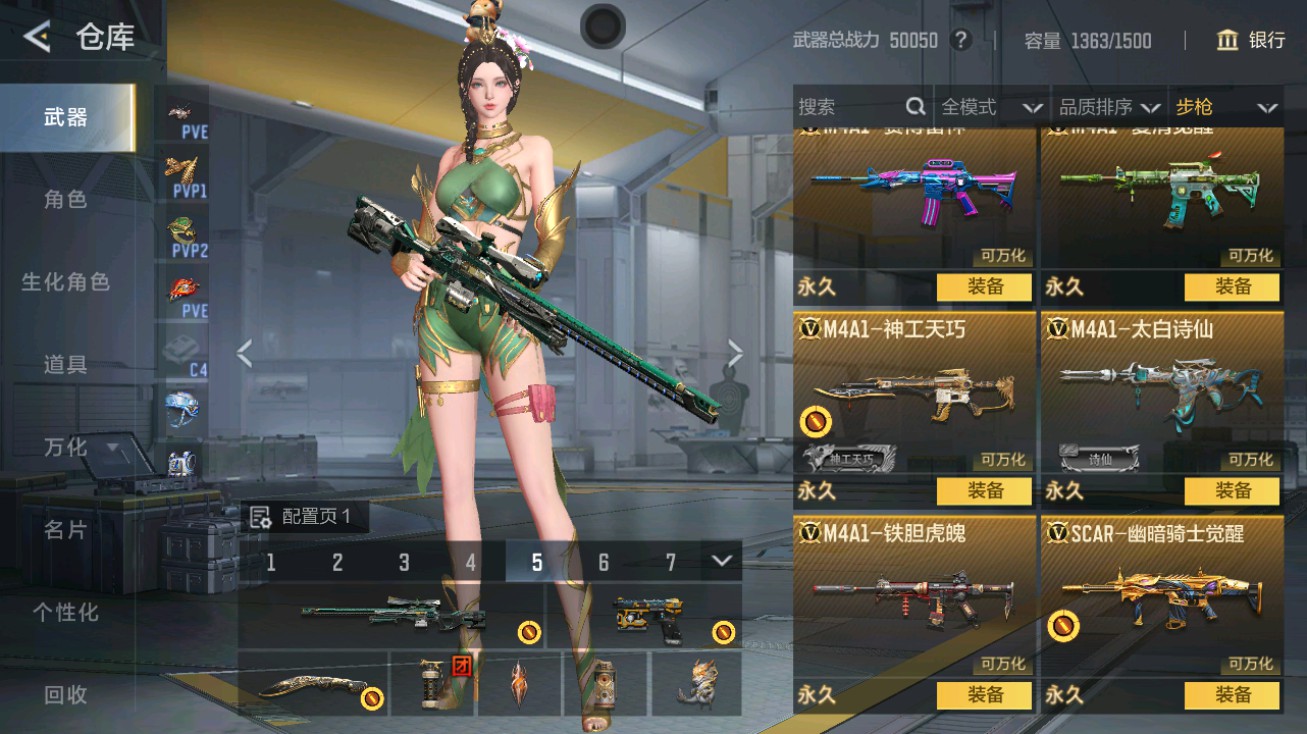
Task: Show next character view with right arrow
Action: (x=735, y=353)
